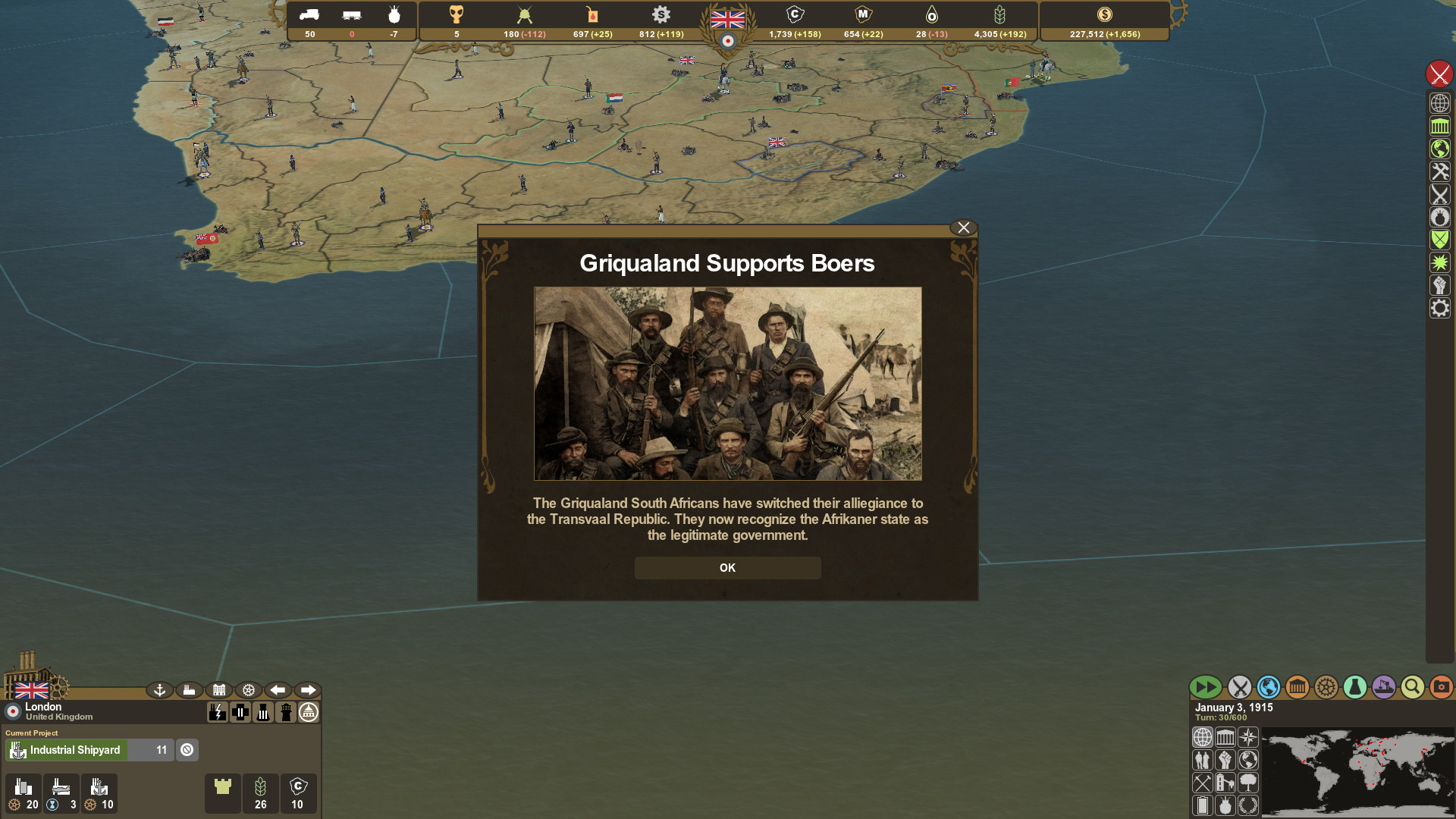Switch to the power plant tab in London panel
This screenshot has height=819, width=1456.
tap(218, 712)
